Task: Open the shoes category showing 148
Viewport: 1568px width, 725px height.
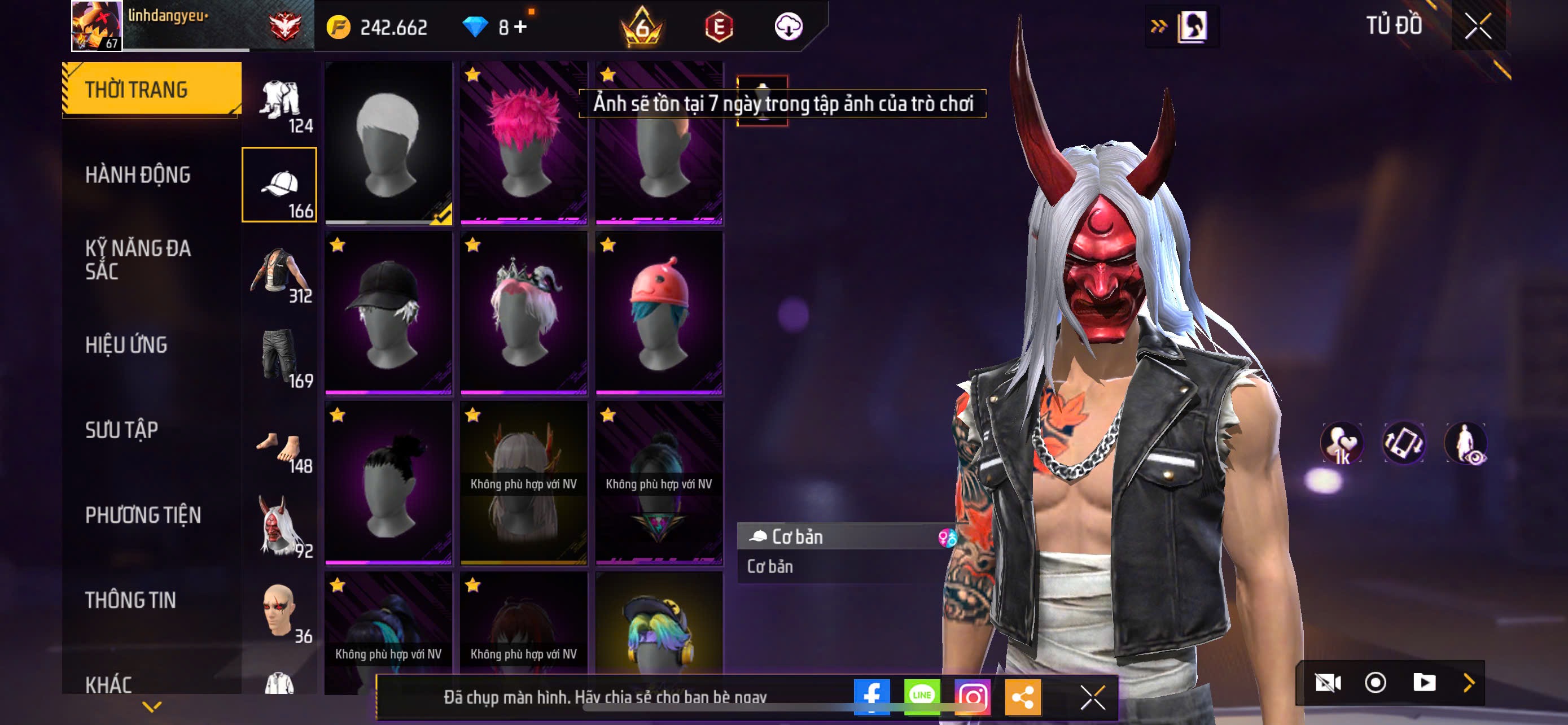Action: point(280,451)
